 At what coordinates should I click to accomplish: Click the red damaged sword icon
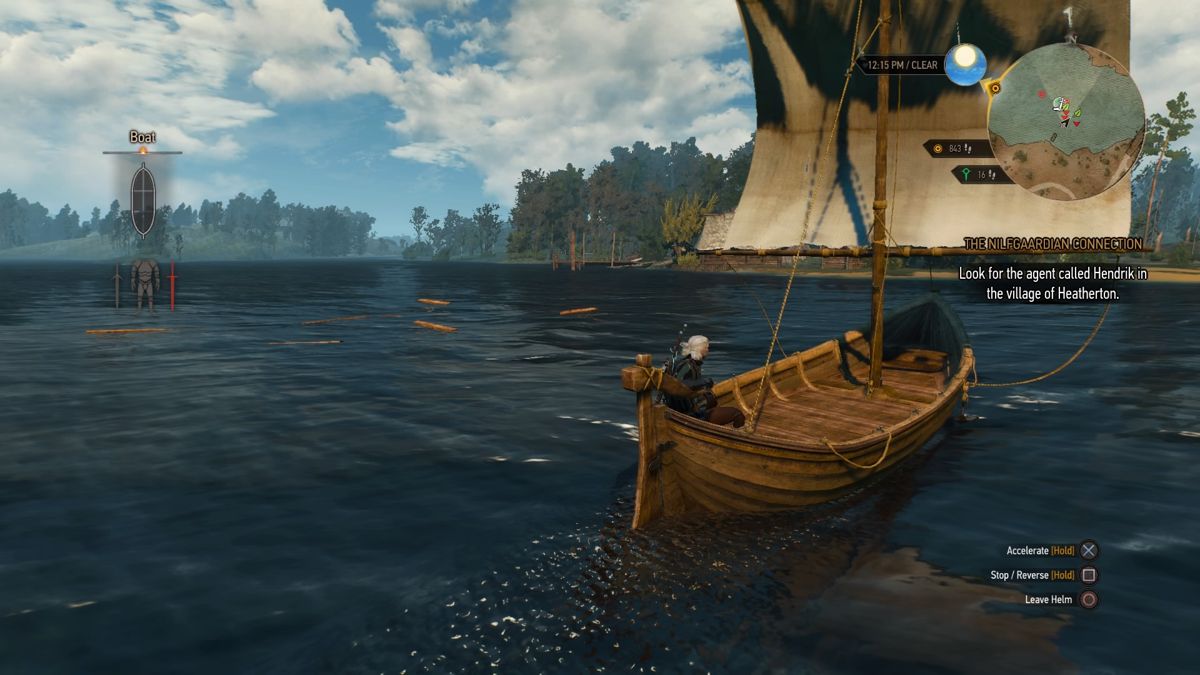[172, 285]
